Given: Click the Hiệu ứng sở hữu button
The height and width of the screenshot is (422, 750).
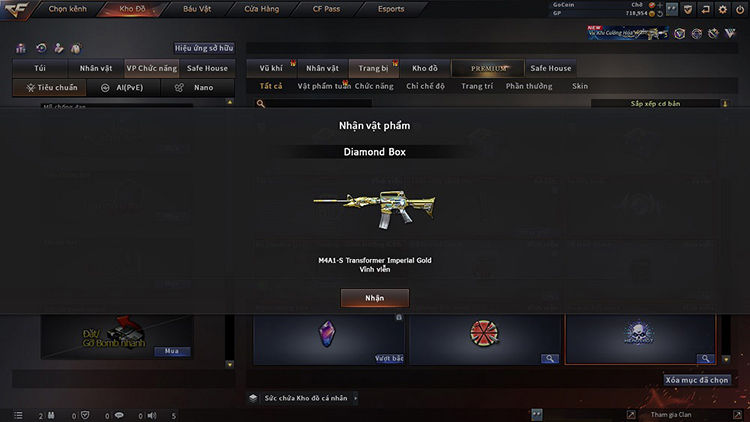Looking at the screenshot, I should 204,47.
